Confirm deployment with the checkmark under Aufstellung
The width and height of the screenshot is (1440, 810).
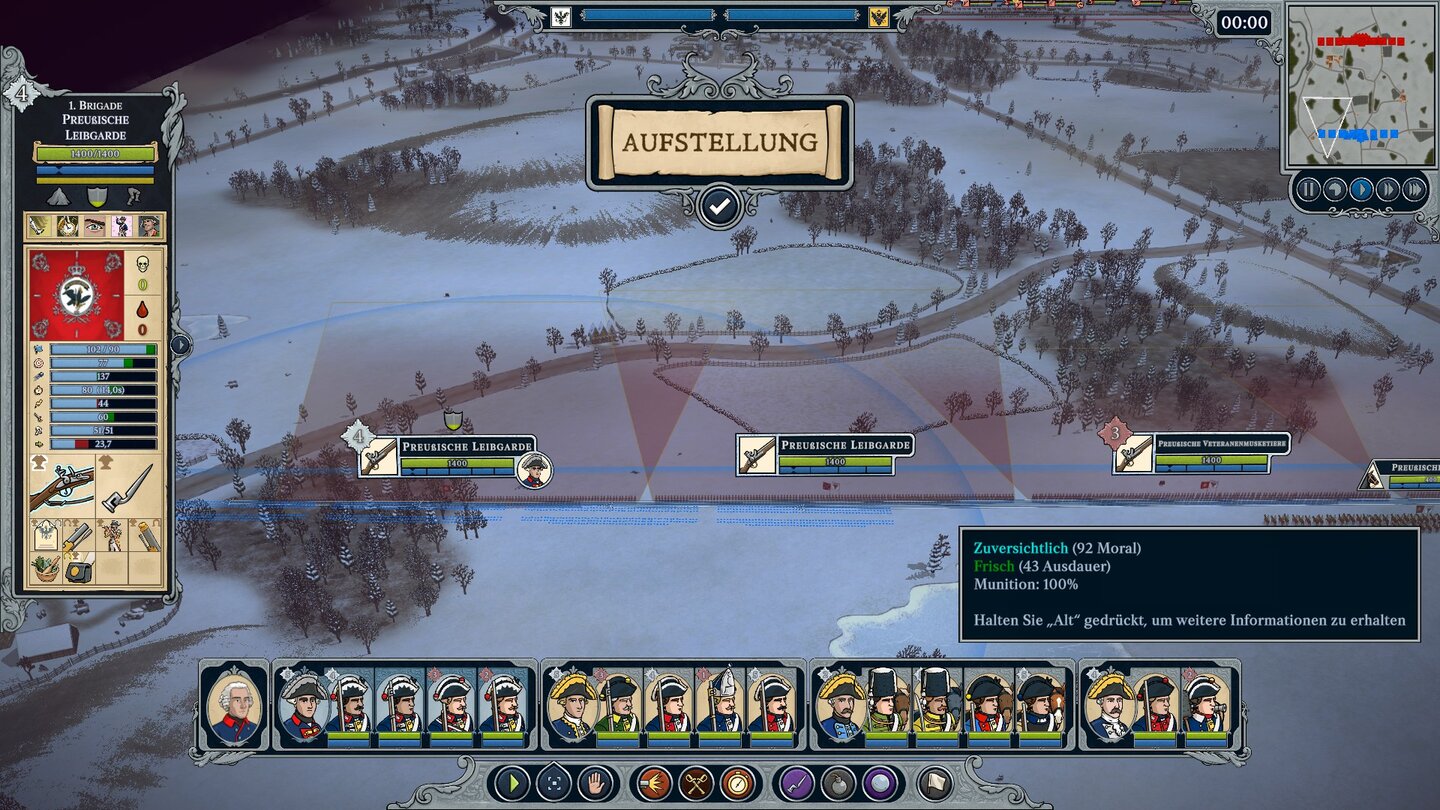tap(720, 207)
